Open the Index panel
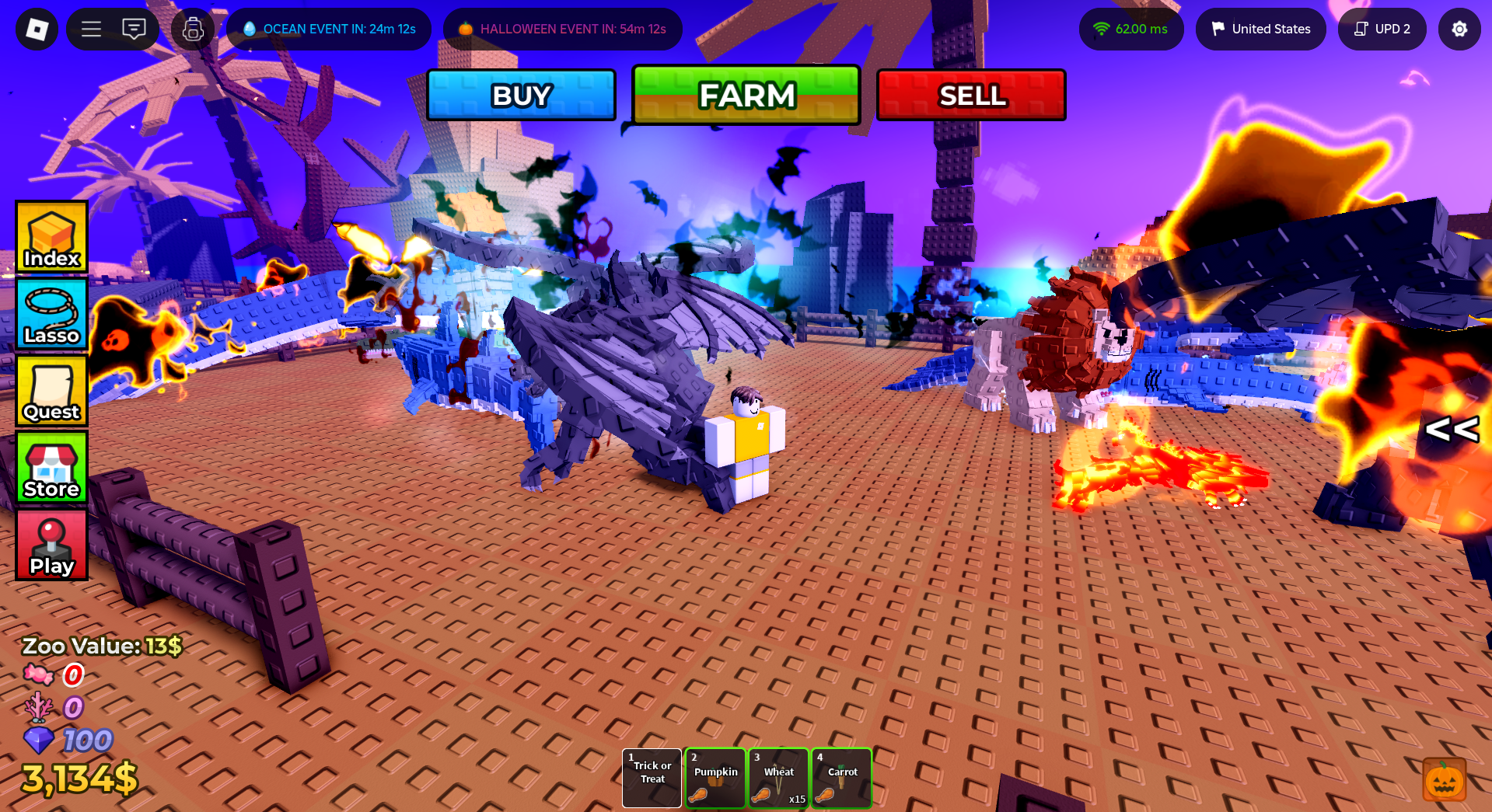The height and width of the screenshot is (812, 1492). coord(51,237)
